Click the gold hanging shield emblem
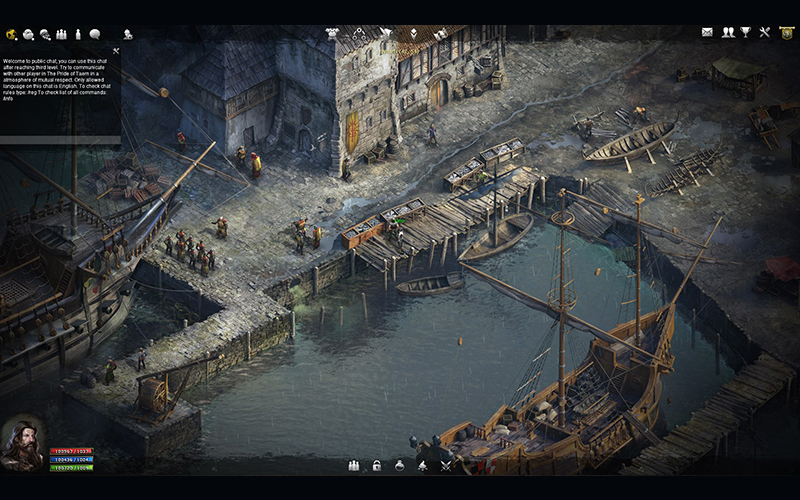 click(786, 33)
